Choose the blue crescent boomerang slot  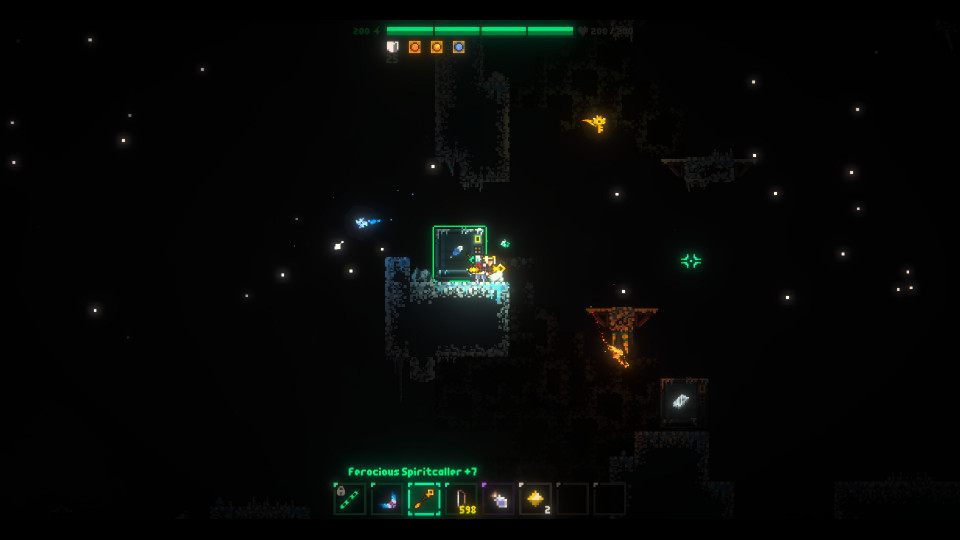[x=387, y=499]
